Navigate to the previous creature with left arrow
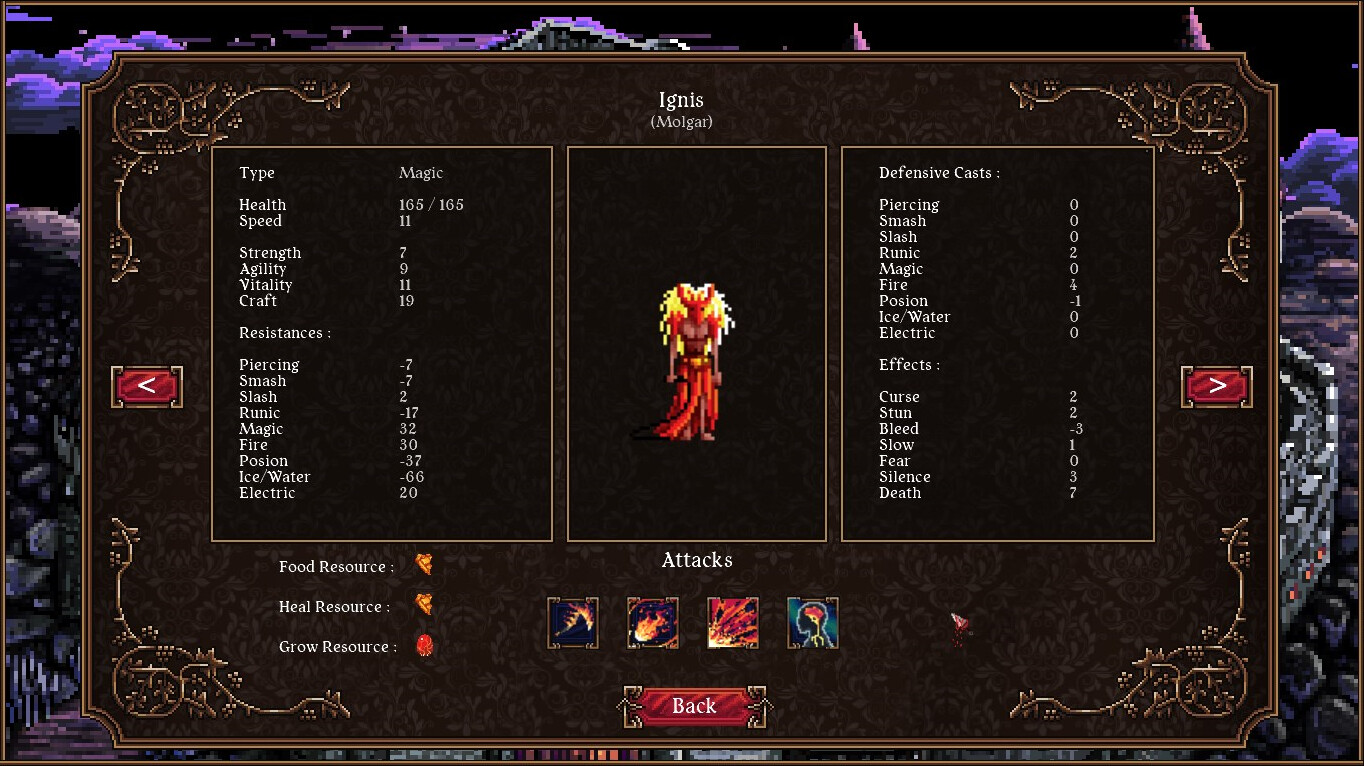 146,388
